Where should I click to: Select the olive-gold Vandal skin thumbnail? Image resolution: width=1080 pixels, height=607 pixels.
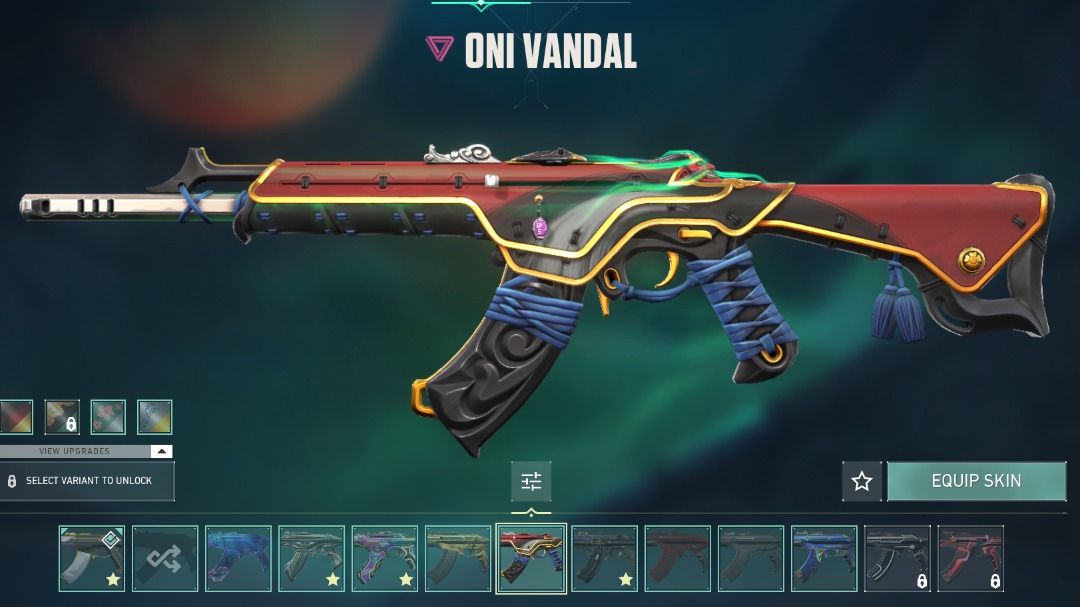458,559
